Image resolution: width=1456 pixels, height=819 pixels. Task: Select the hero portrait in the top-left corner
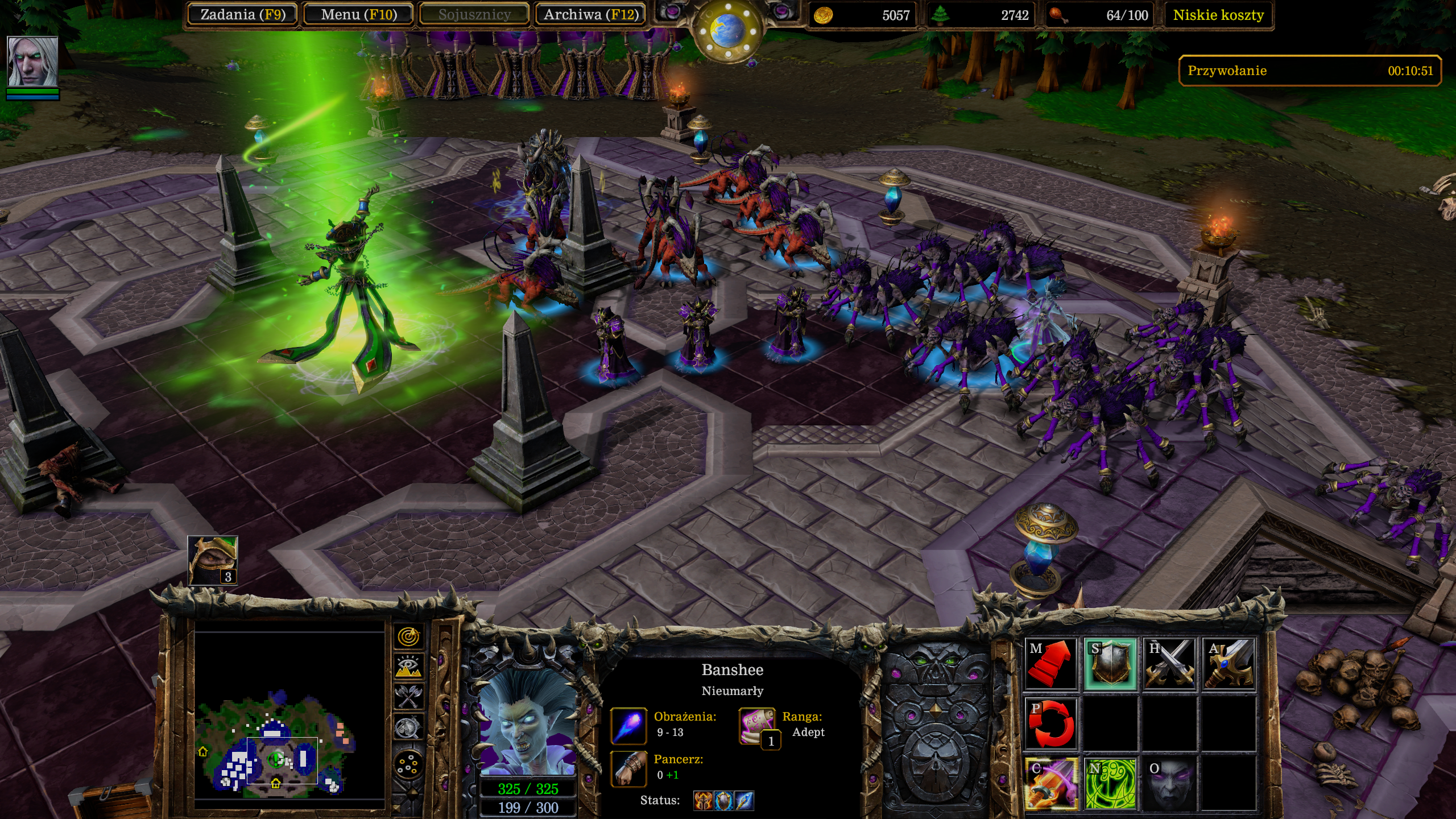(x=32, y=61)
